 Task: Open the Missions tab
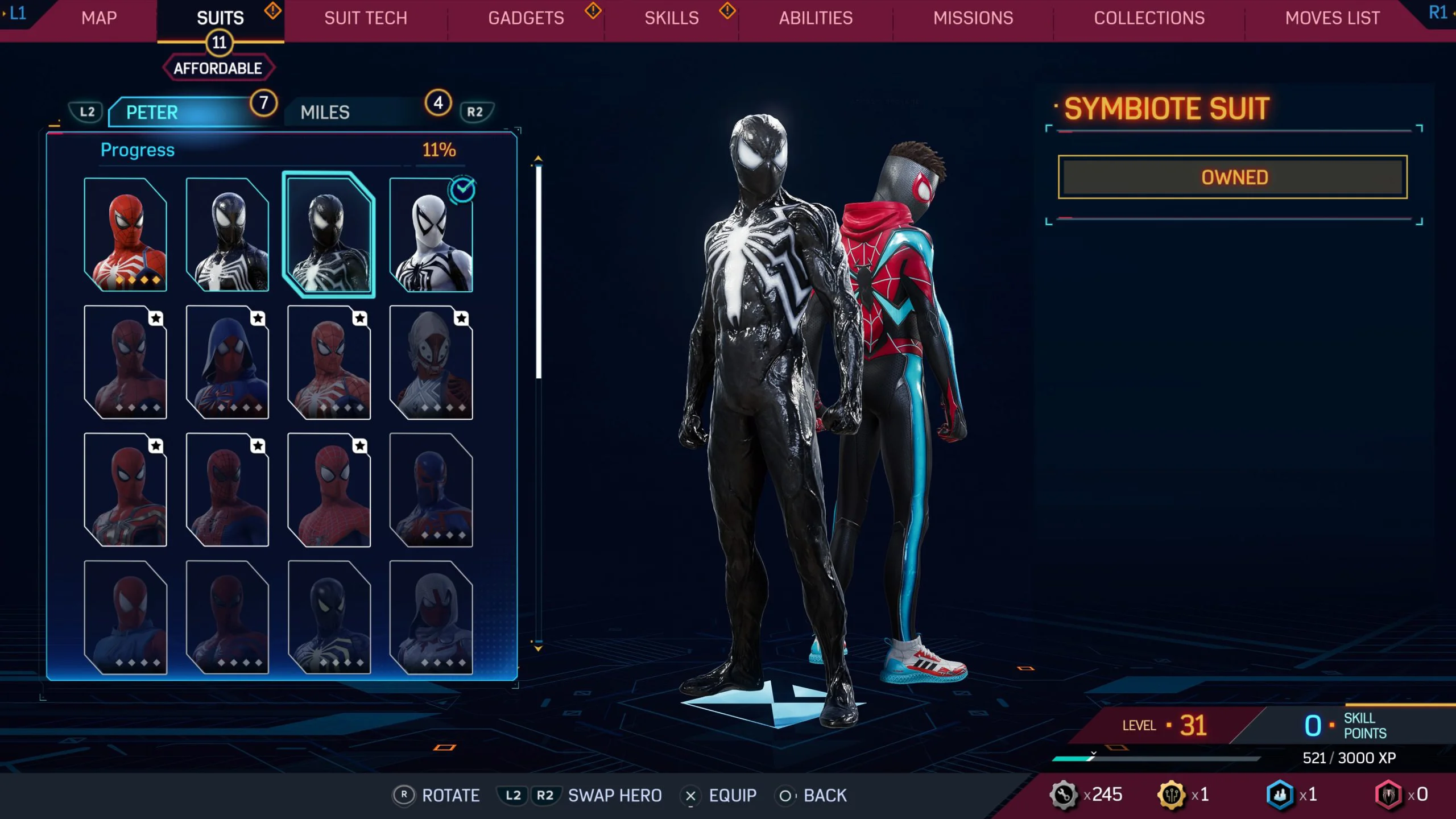pos(973,18)
